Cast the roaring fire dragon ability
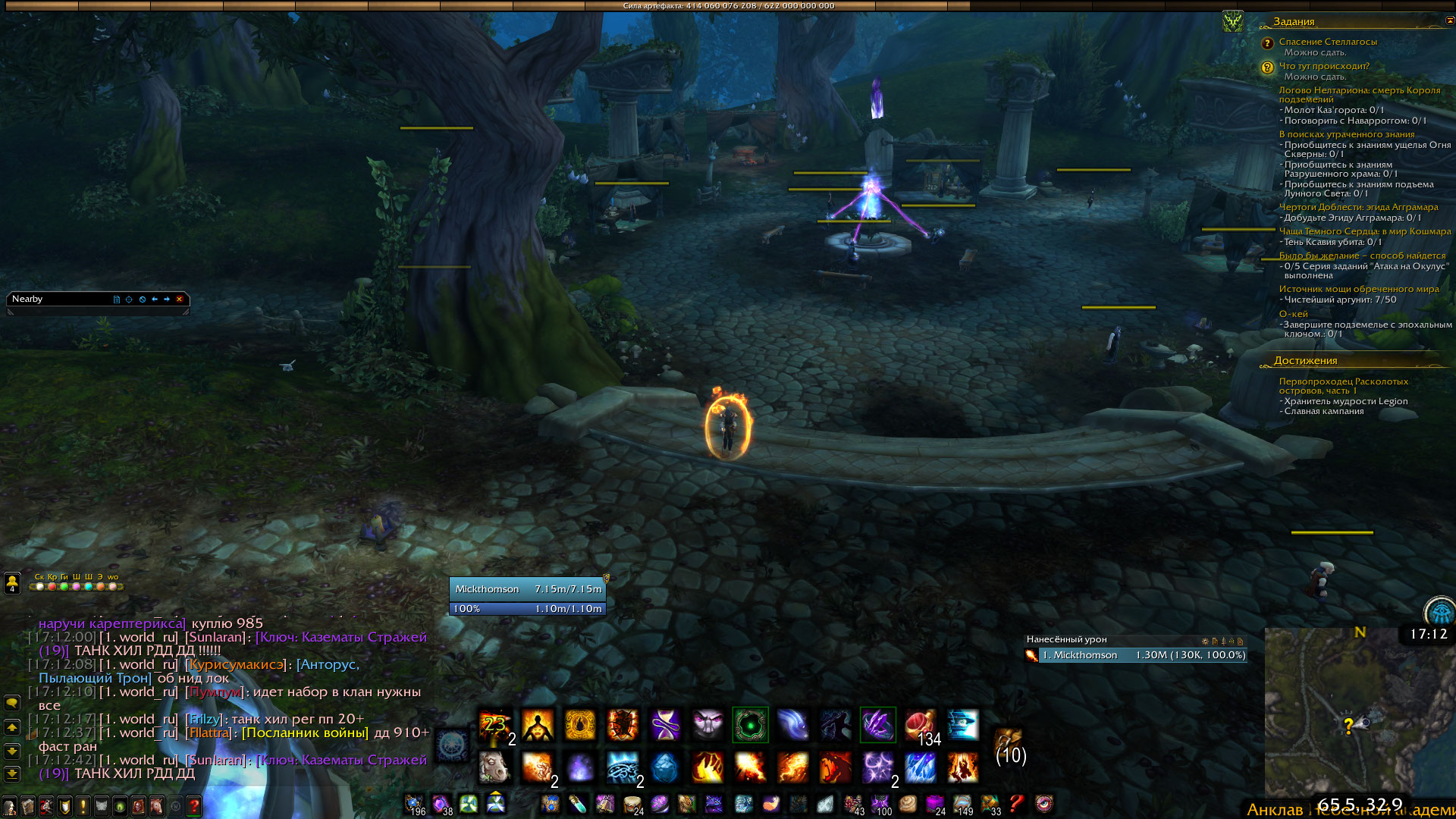The height and width of the screenshot is (819, 1456). click(835, 767)
